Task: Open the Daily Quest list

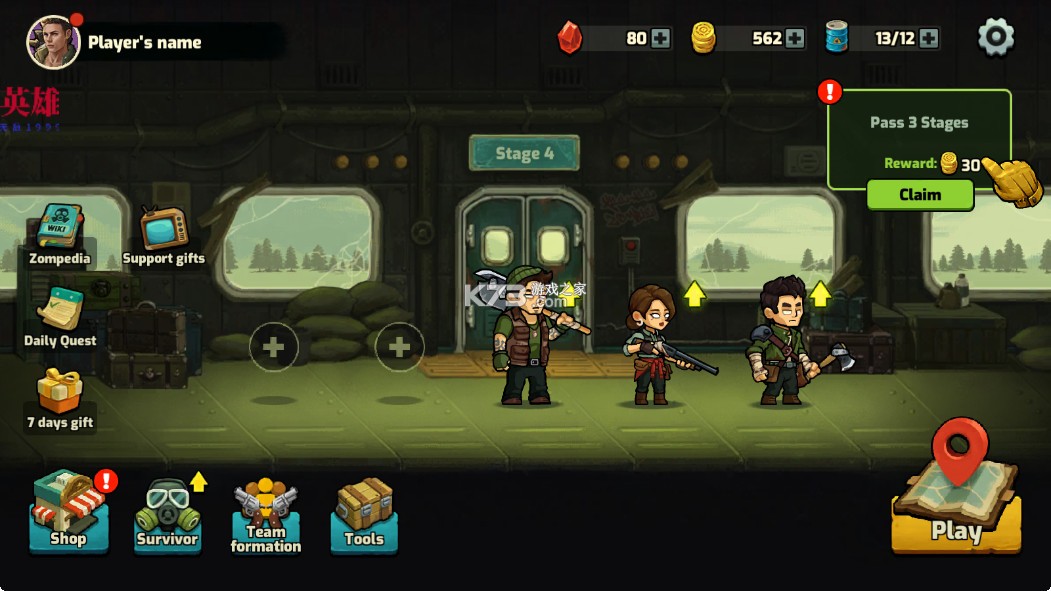Action: tap(60, 317)
